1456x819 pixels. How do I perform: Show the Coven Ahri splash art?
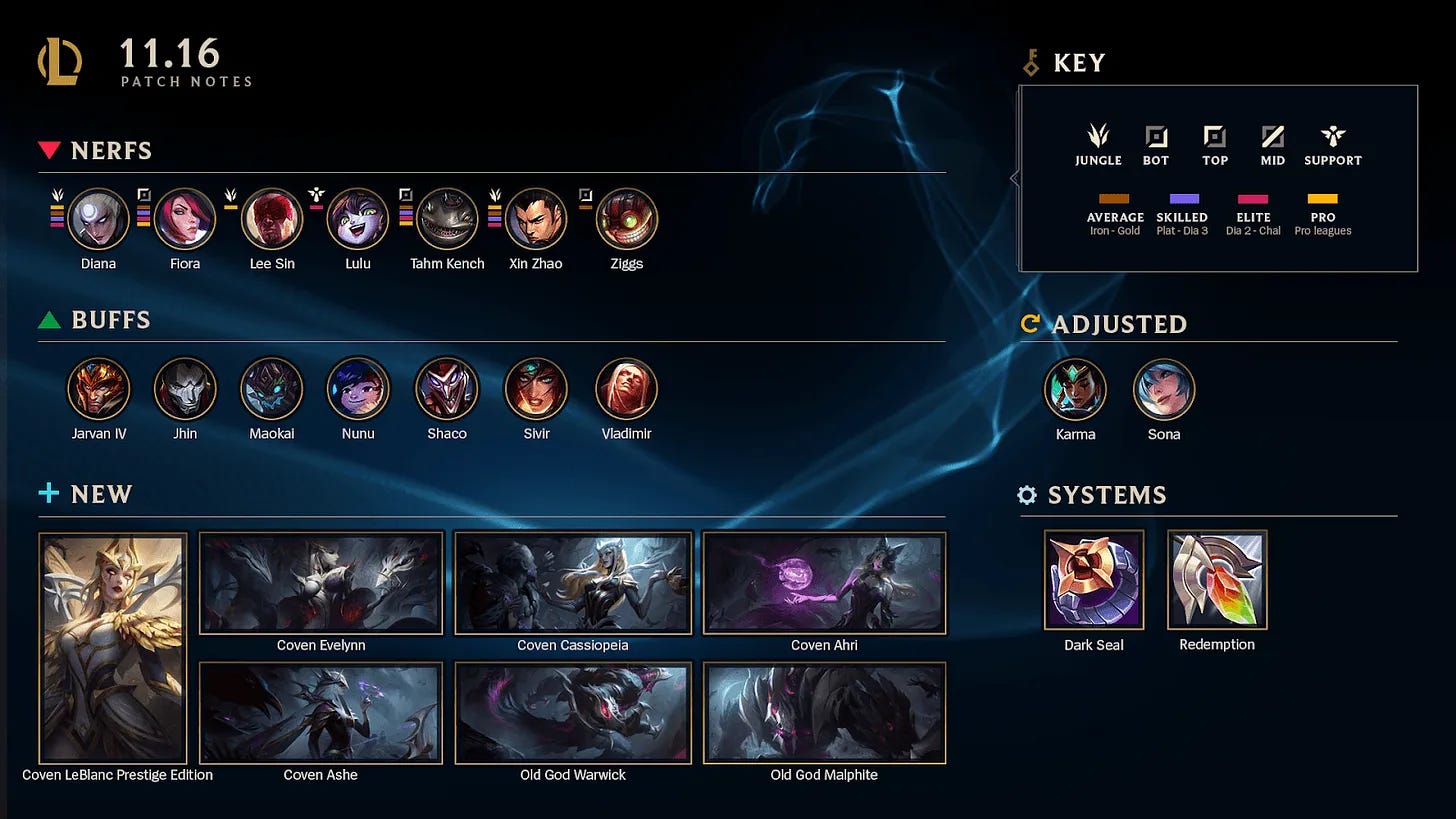point(824,583)
